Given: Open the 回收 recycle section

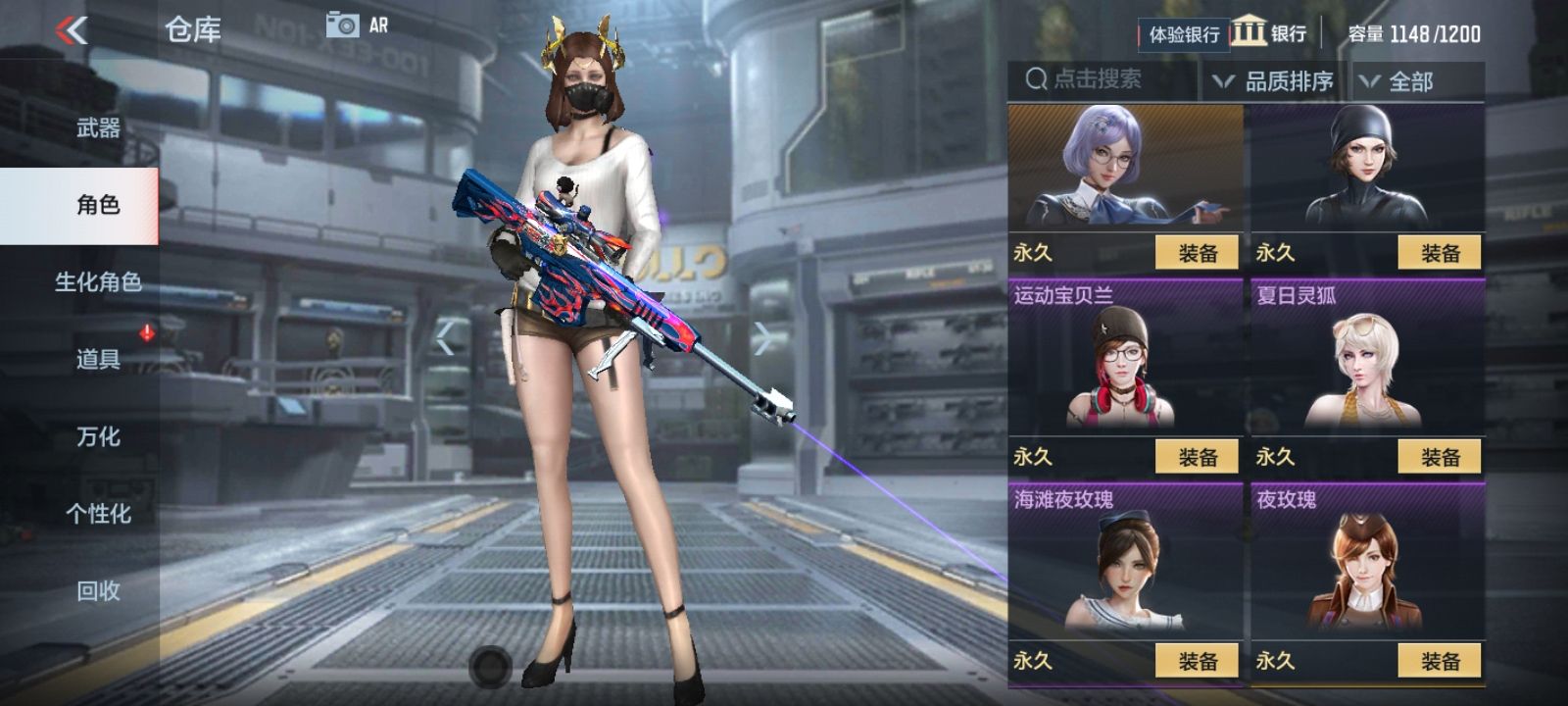Looking at the screenshot, I should [x=98, y=588].
